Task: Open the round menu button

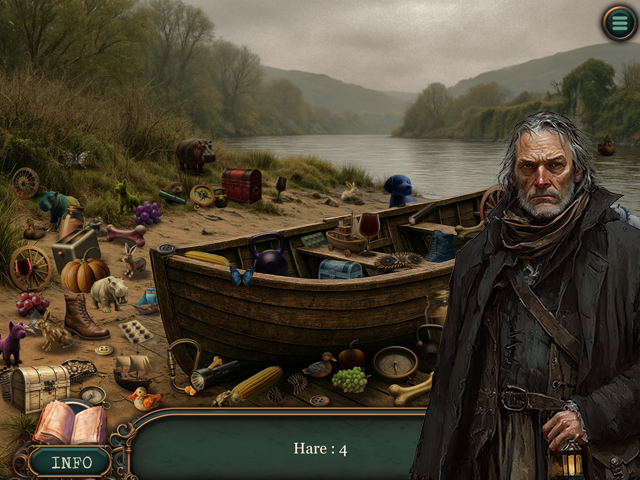Action: [619, 22]
